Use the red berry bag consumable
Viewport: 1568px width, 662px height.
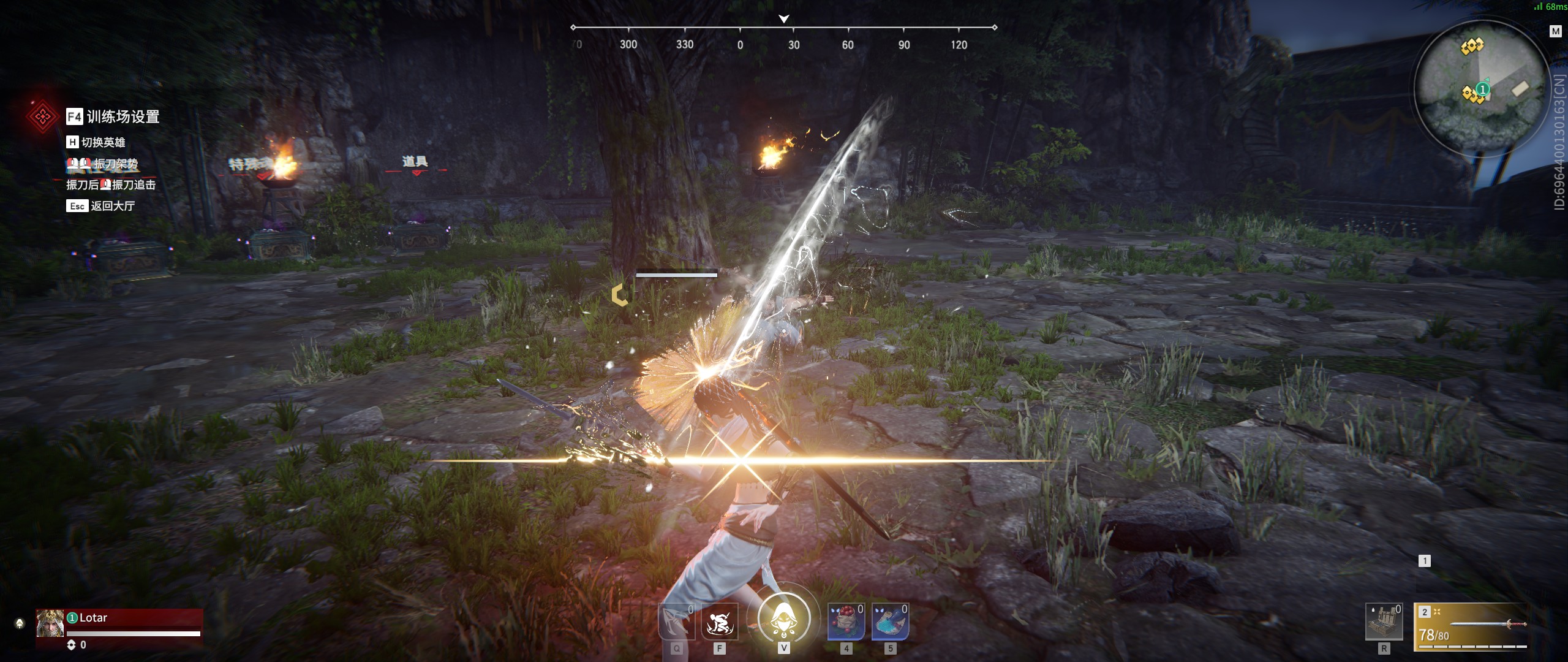pyautogui.click(x=846, y=622)
